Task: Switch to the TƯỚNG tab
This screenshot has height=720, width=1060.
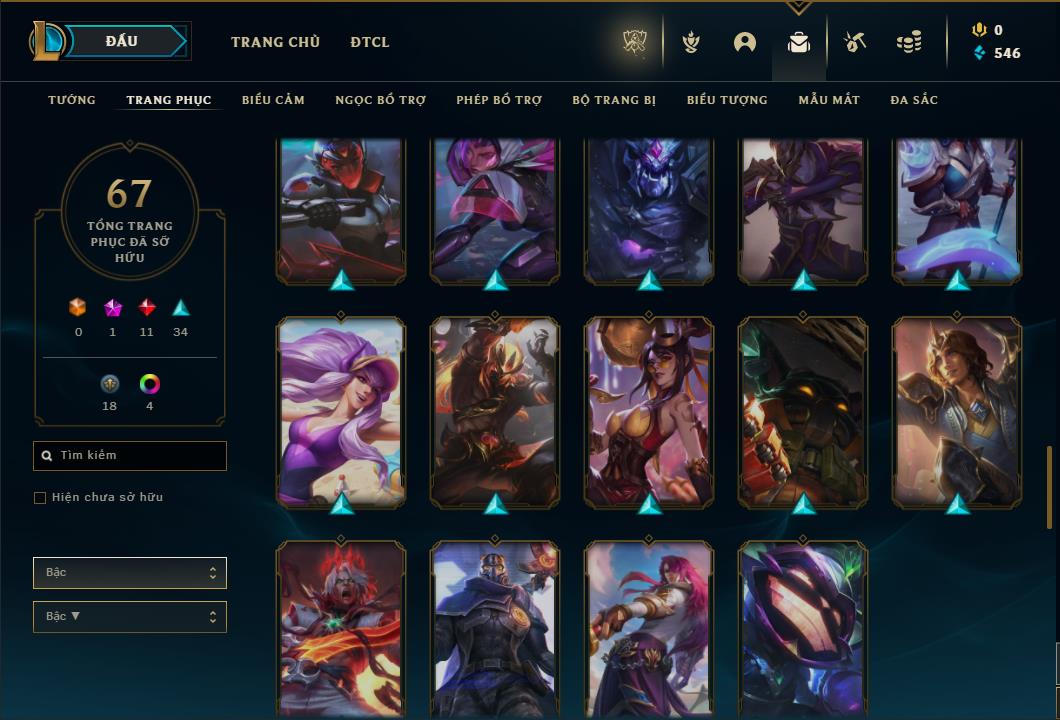Action: tap(72, 100)
